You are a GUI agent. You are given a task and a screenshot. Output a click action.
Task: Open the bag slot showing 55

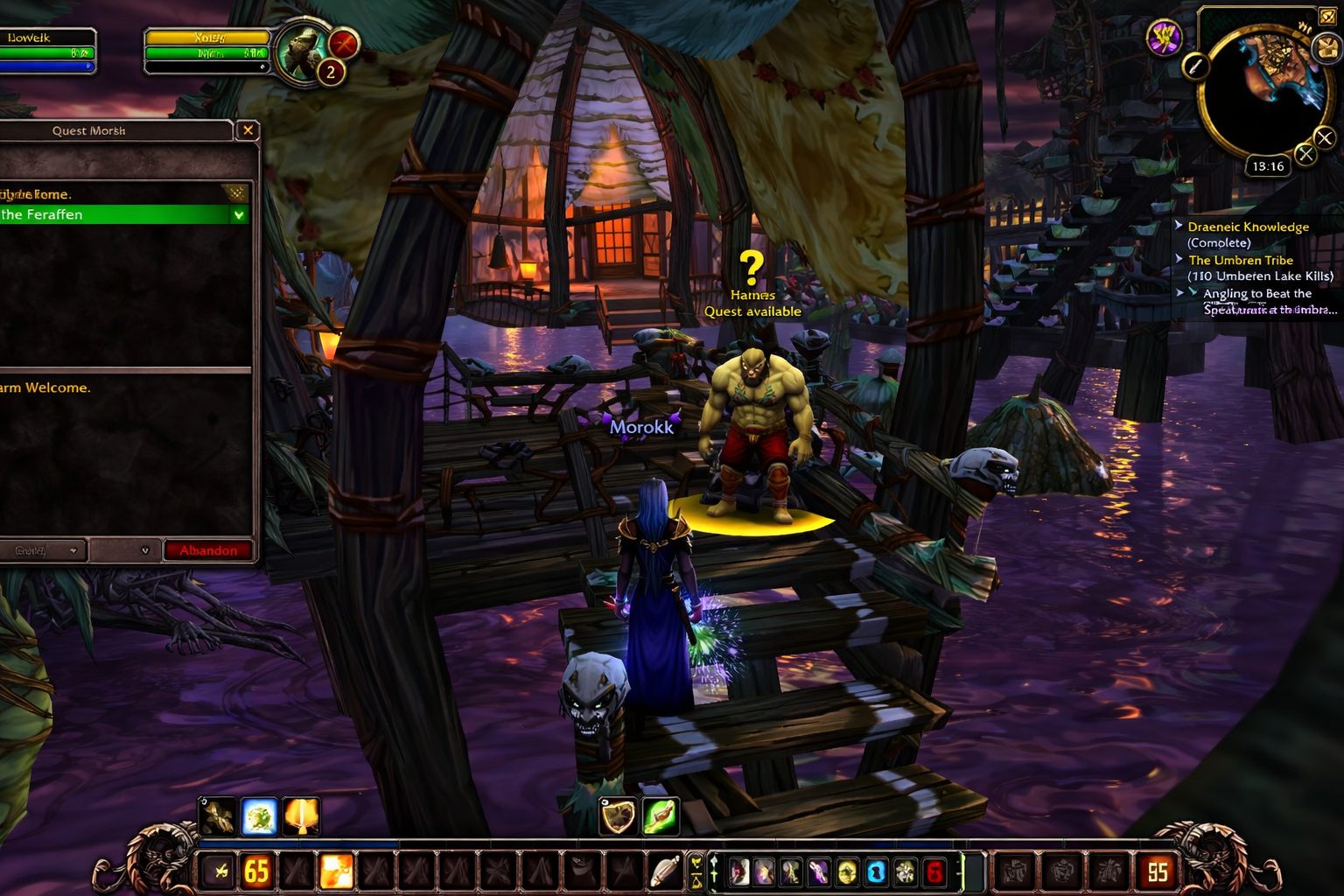pyautogui.click(x=1158, y=871)
